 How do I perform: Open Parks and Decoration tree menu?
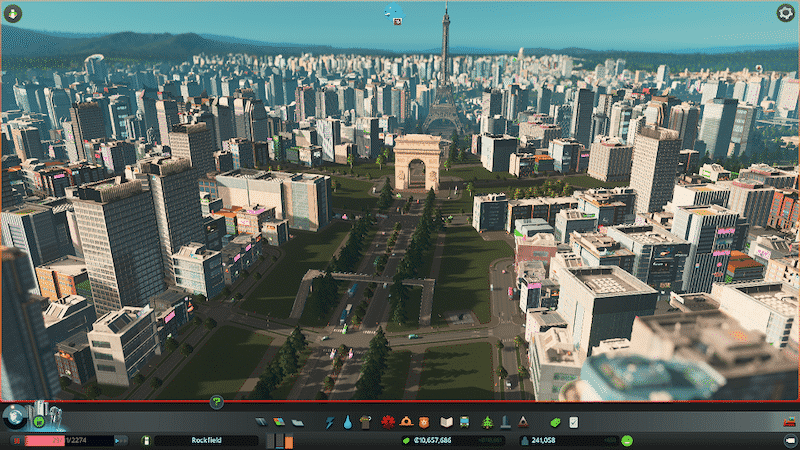[x=487, y=423]
